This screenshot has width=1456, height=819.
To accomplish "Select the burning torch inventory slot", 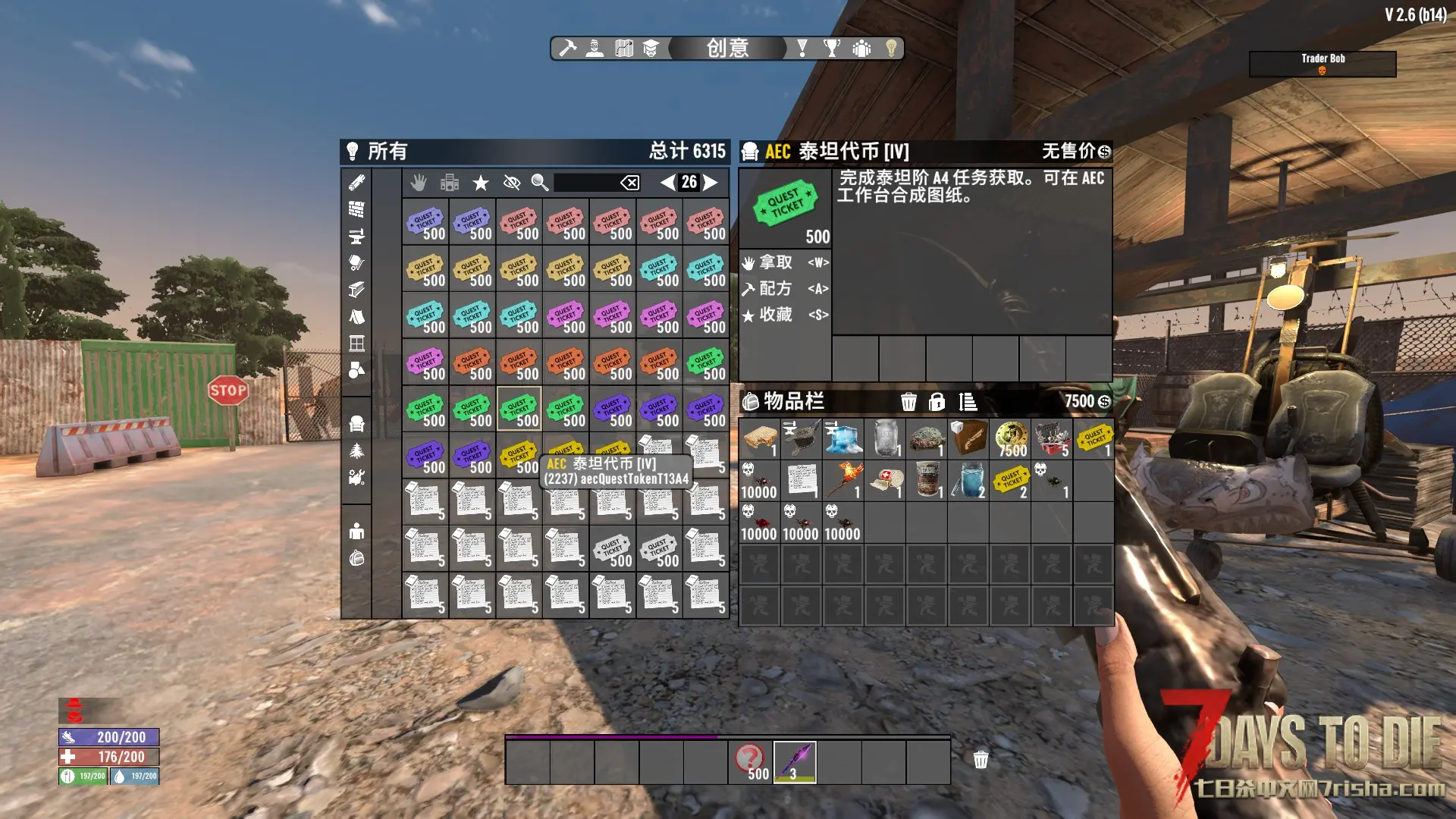I will (843, 481).
